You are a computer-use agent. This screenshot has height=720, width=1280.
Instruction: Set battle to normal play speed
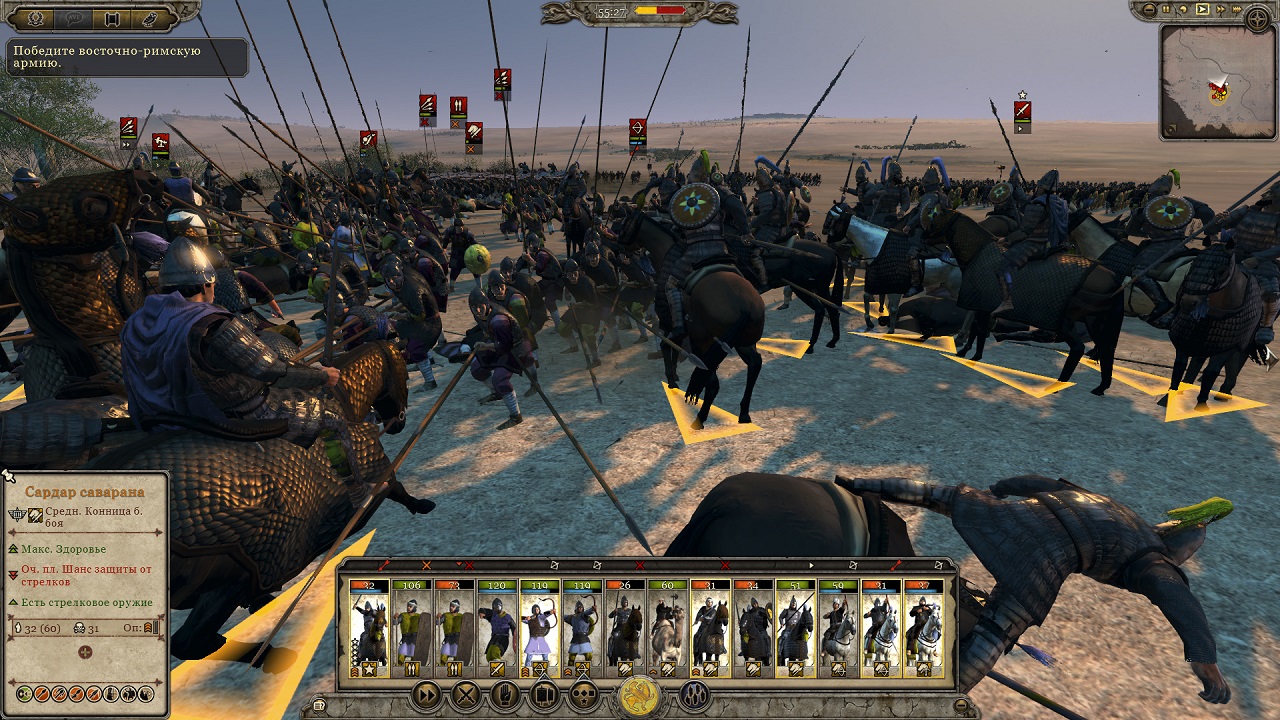tap(1203, 10)
